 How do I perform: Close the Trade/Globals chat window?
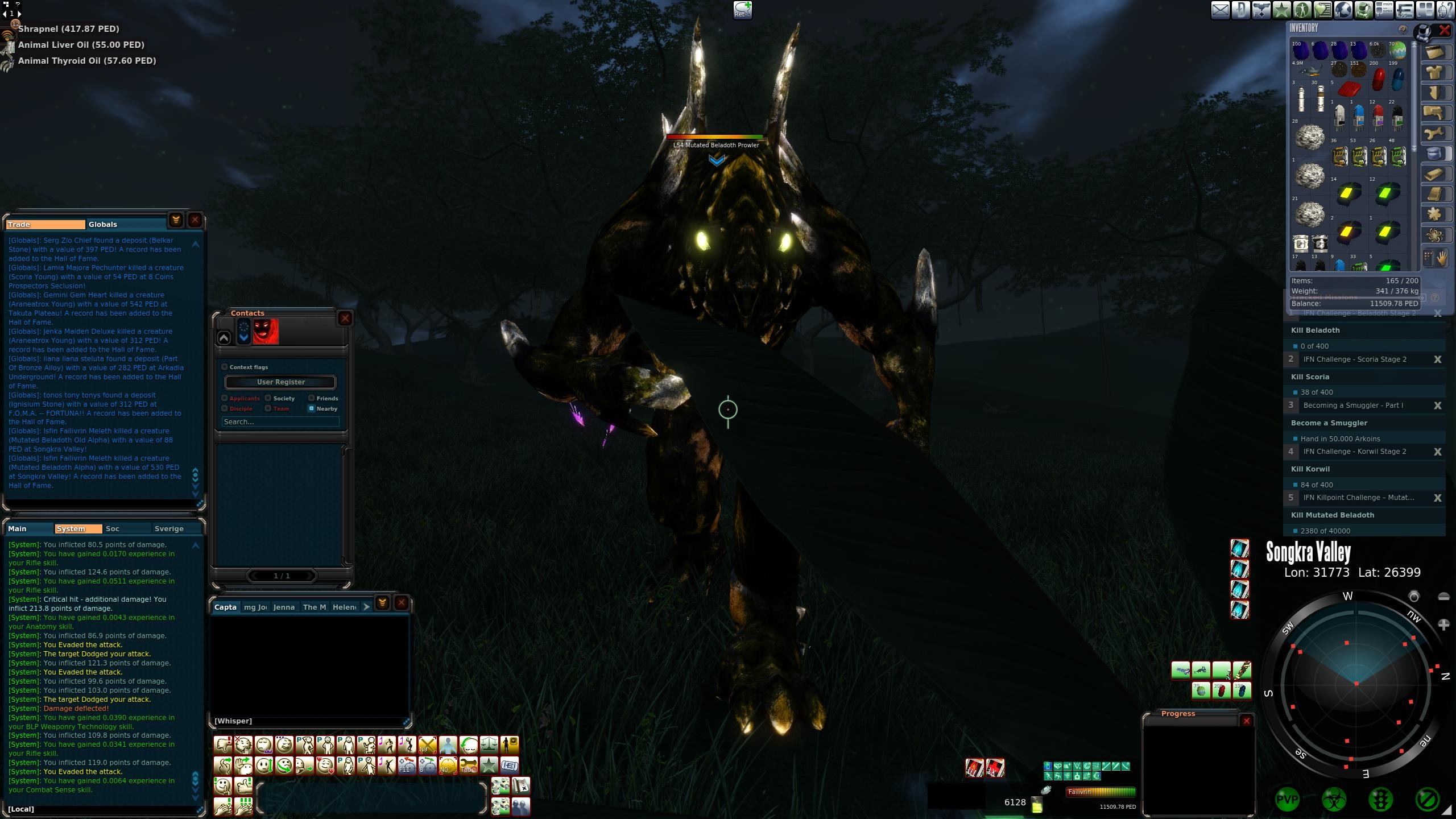tap(195, 220)
